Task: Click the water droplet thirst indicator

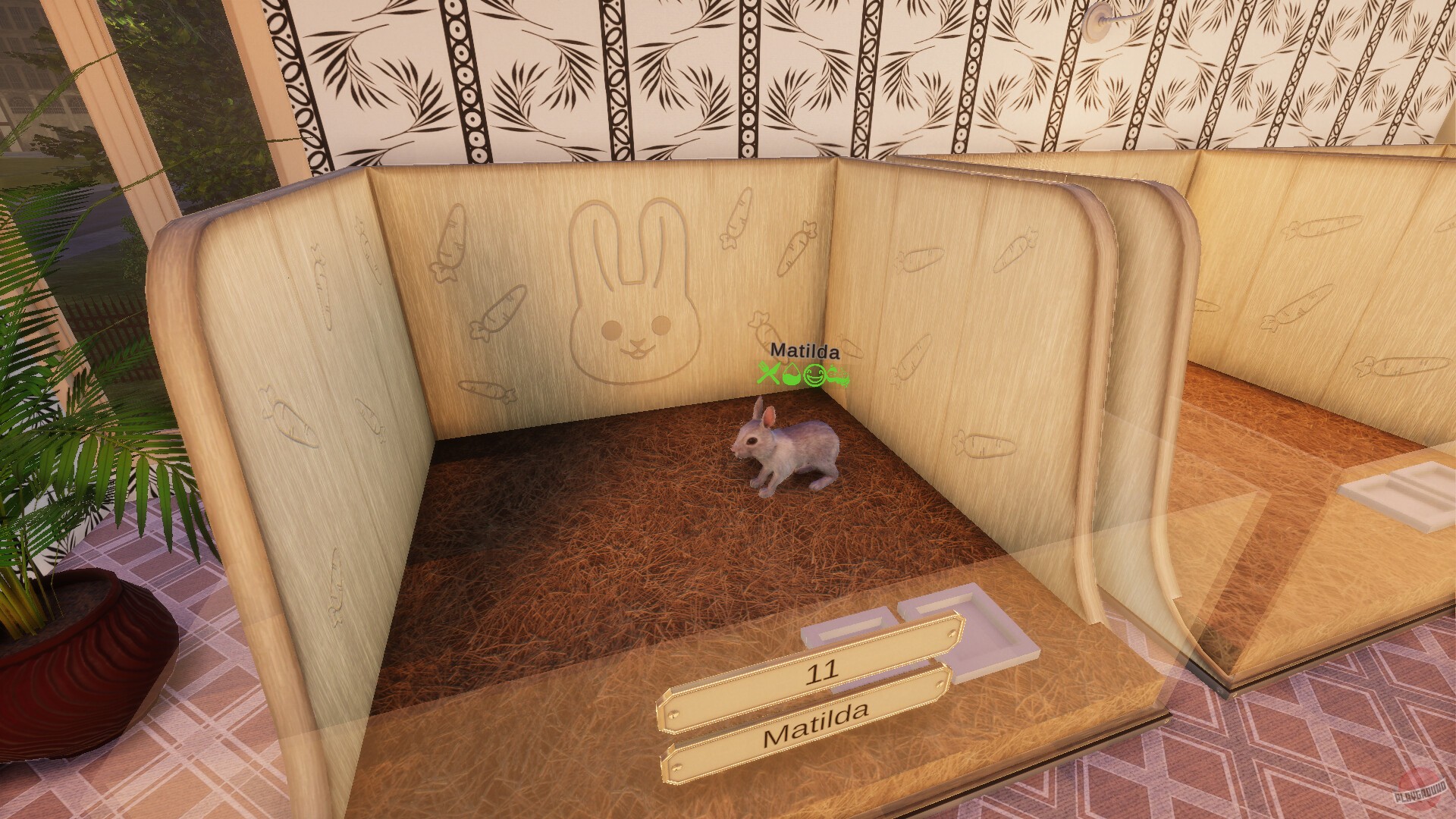Action: point(792,375)
